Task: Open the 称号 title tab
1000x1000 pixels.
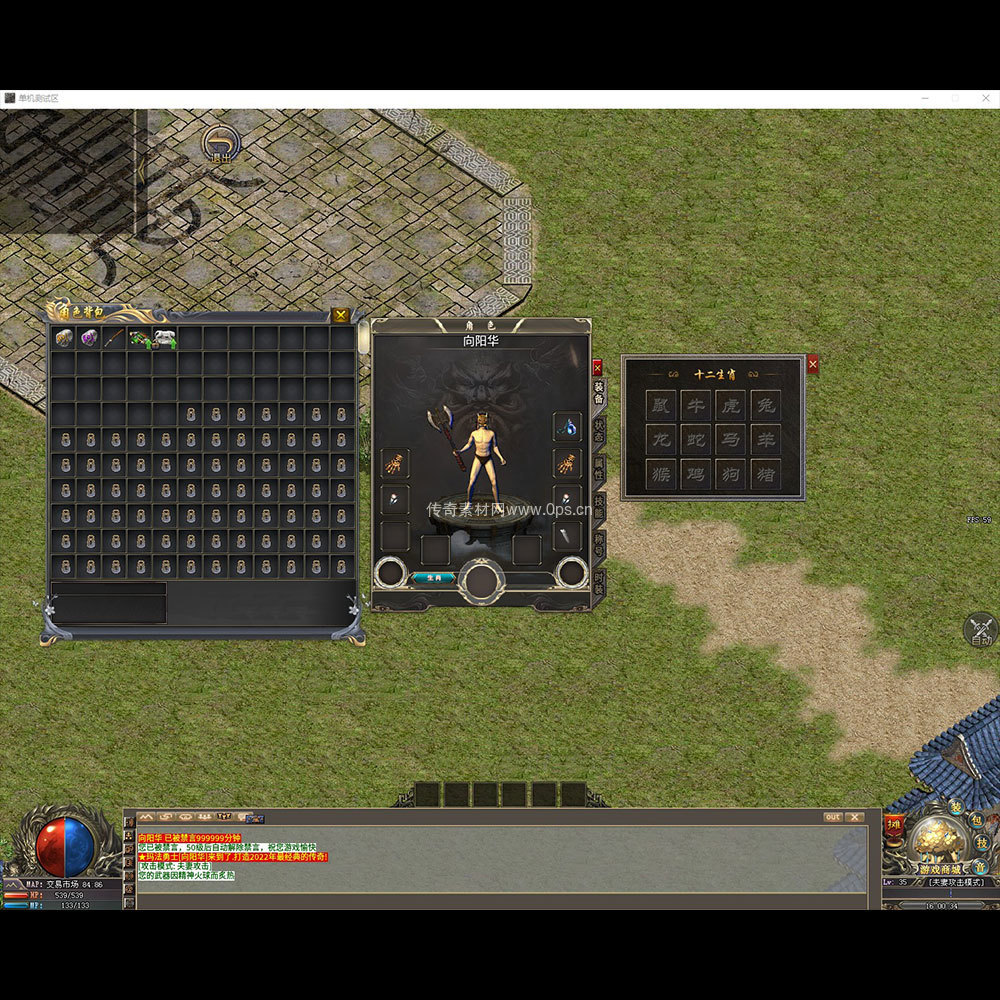Action: click(x=599, y=545)
